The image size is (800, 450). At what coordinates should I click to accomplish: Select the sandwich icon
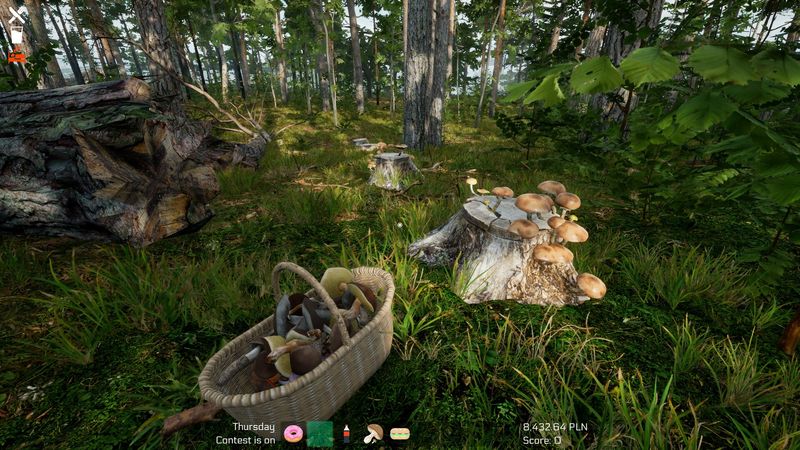tap(400, 434)
